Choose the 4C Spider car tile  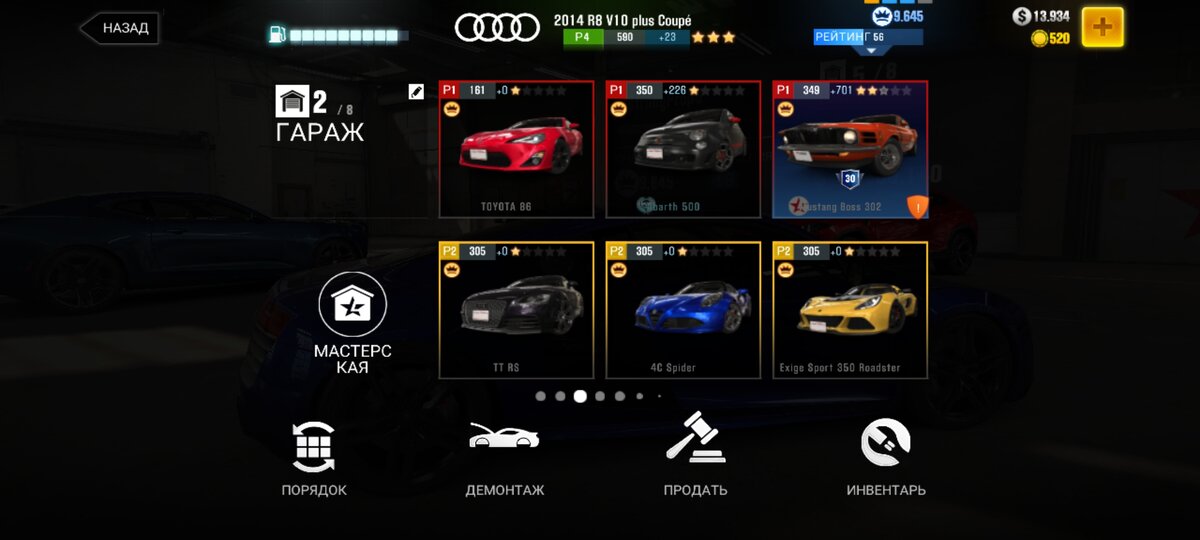(x=683, y=311)
